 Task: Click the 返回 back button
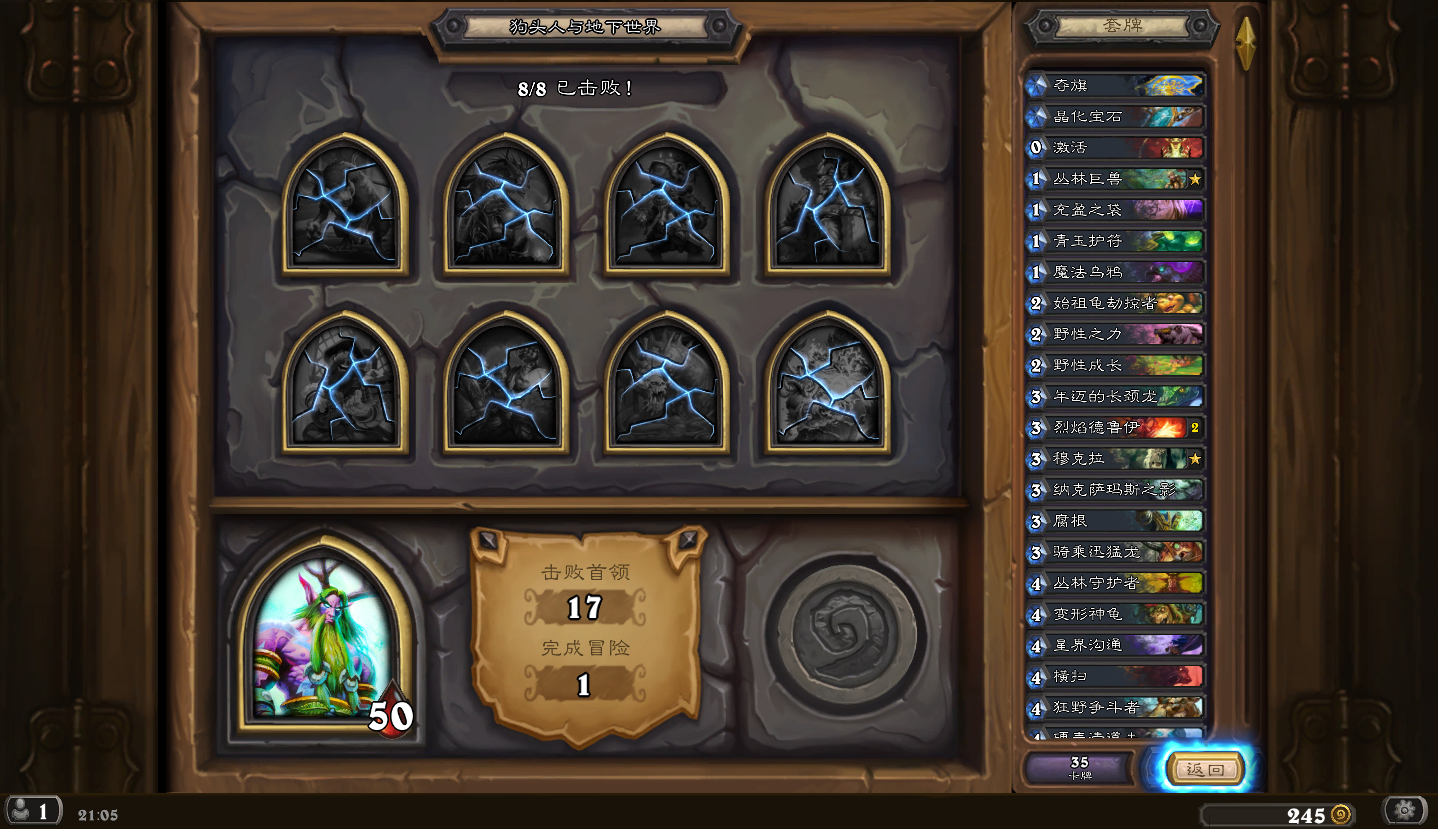[x=1204, y=769]
